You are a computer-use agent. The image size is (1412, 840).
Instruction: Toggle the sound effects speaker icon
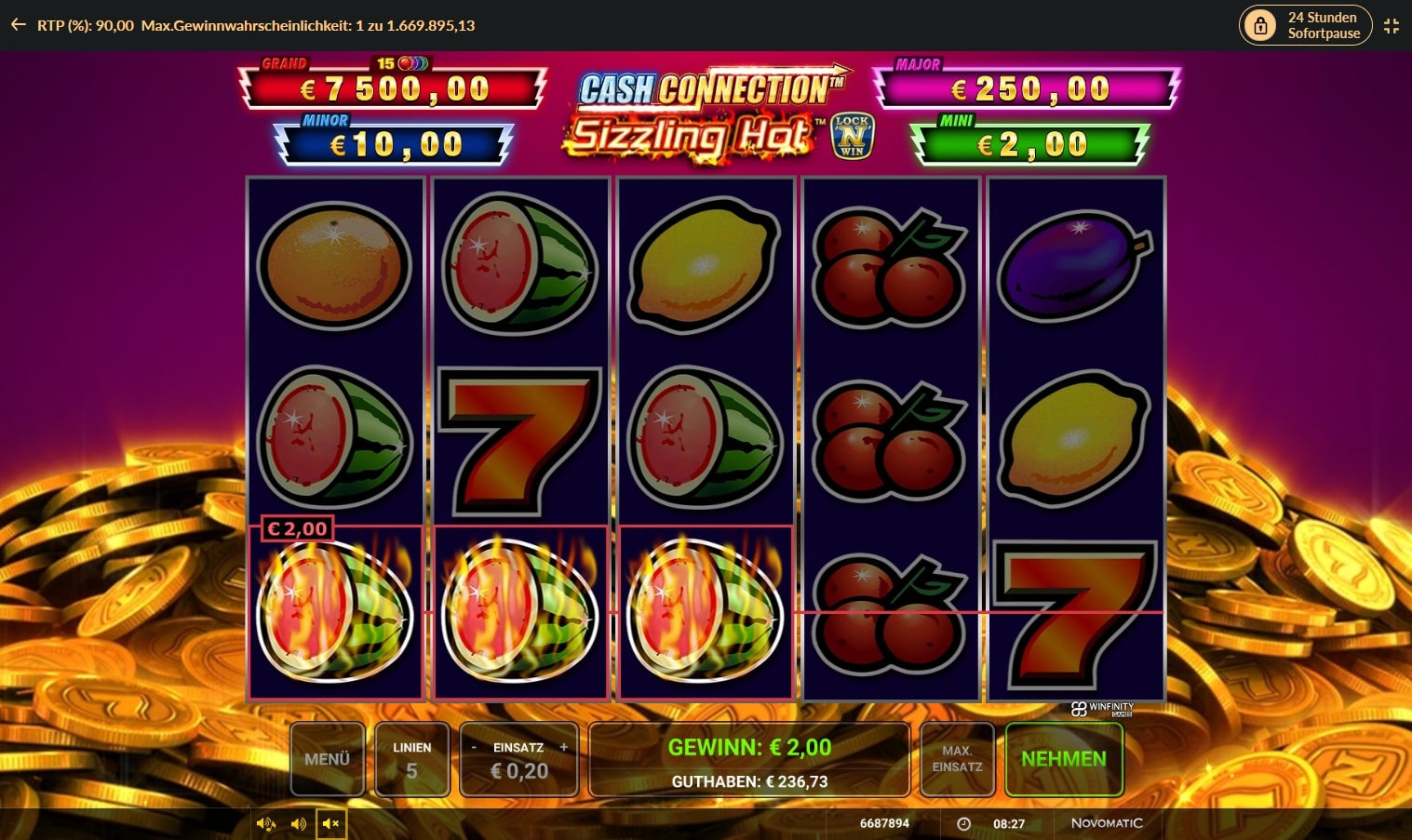click(x=299, y=823)
